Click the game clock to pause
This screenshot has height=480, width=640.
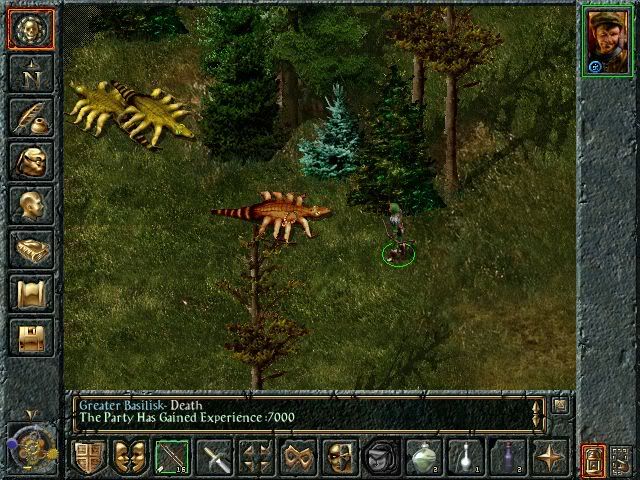[x=29, y=443]
